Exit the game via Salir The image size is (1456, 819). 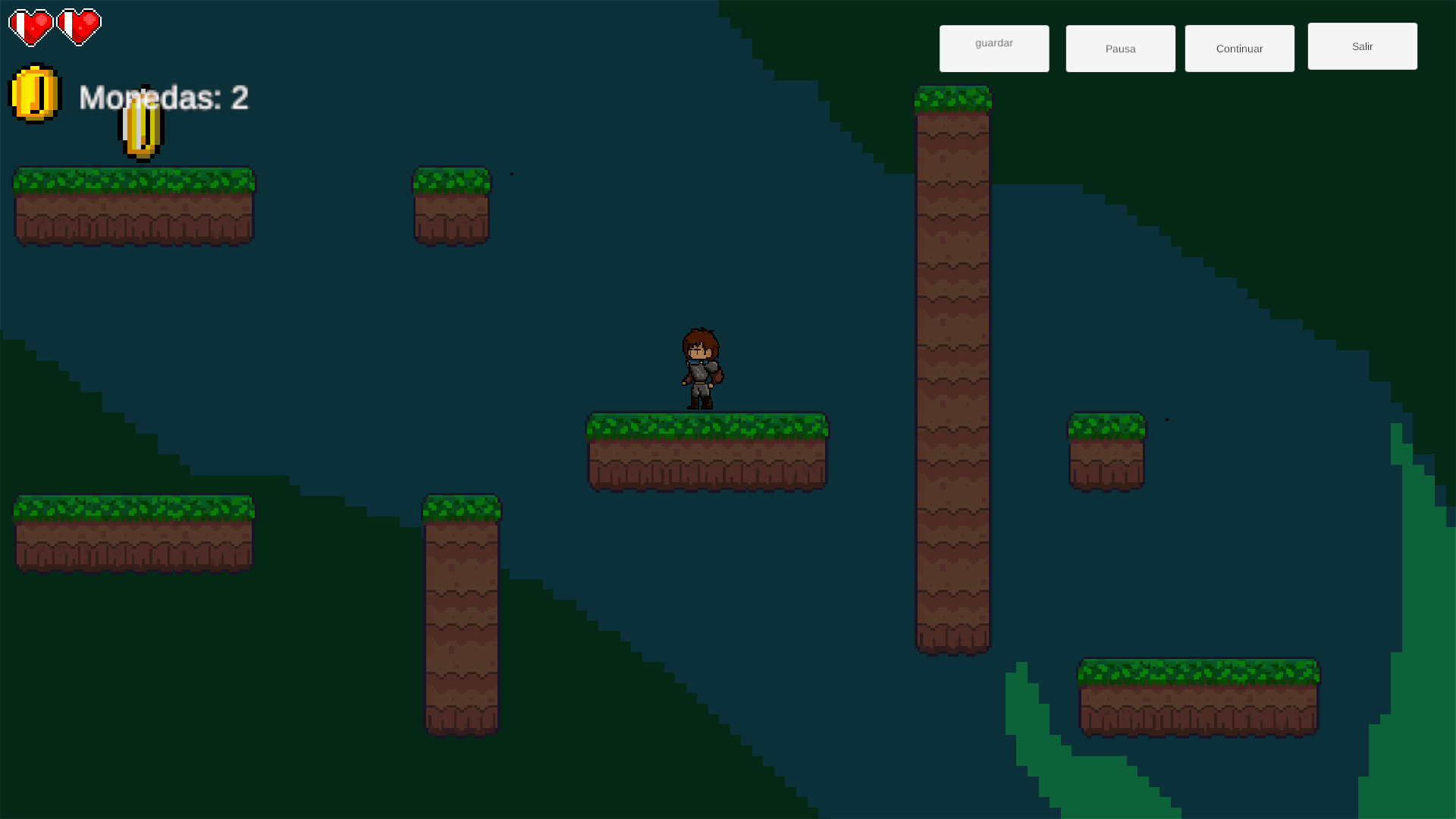pyautogui.click(x=1362, y=46)
